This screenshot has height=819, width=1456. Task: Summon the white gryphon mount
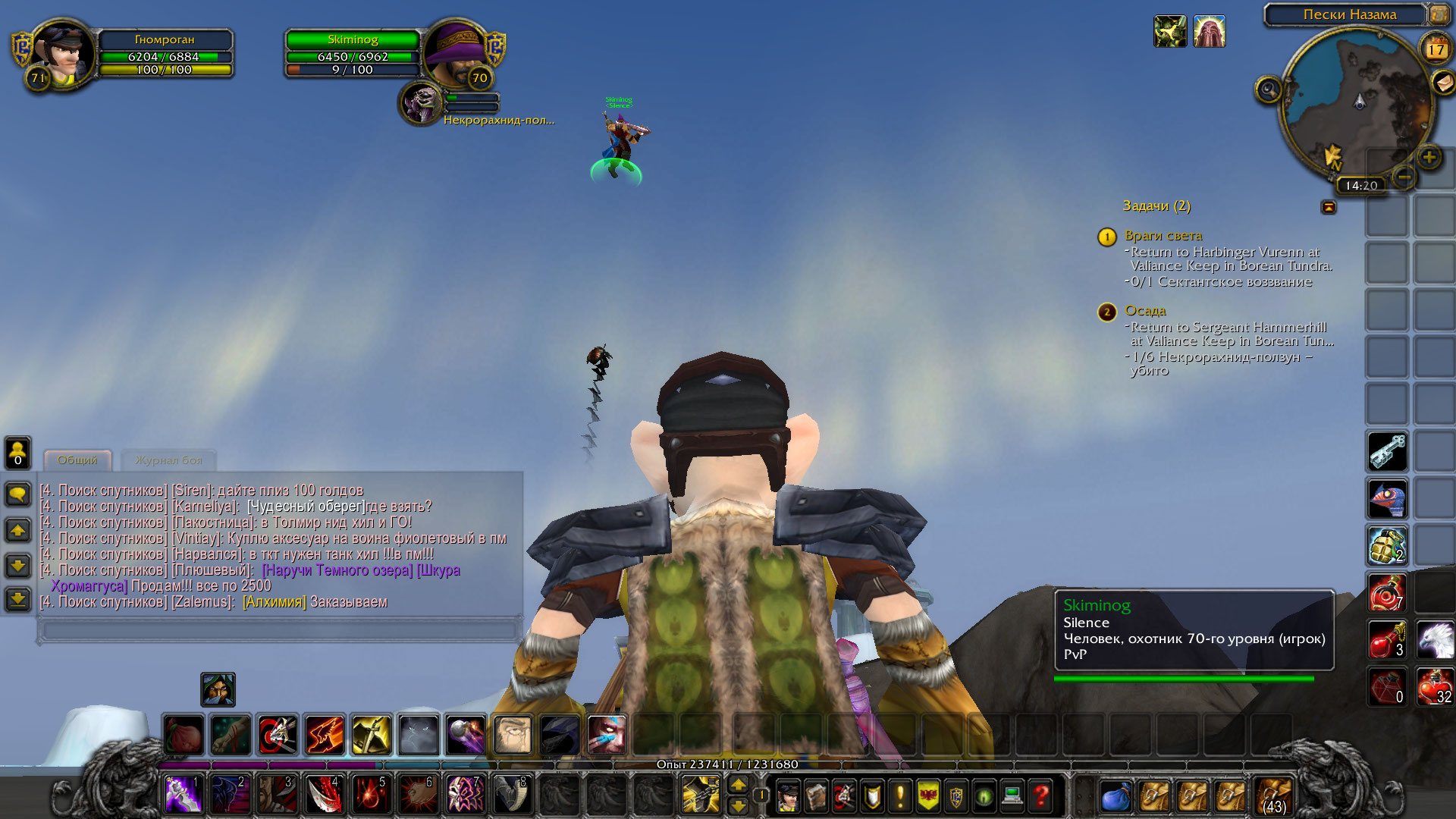[1435, 640]
